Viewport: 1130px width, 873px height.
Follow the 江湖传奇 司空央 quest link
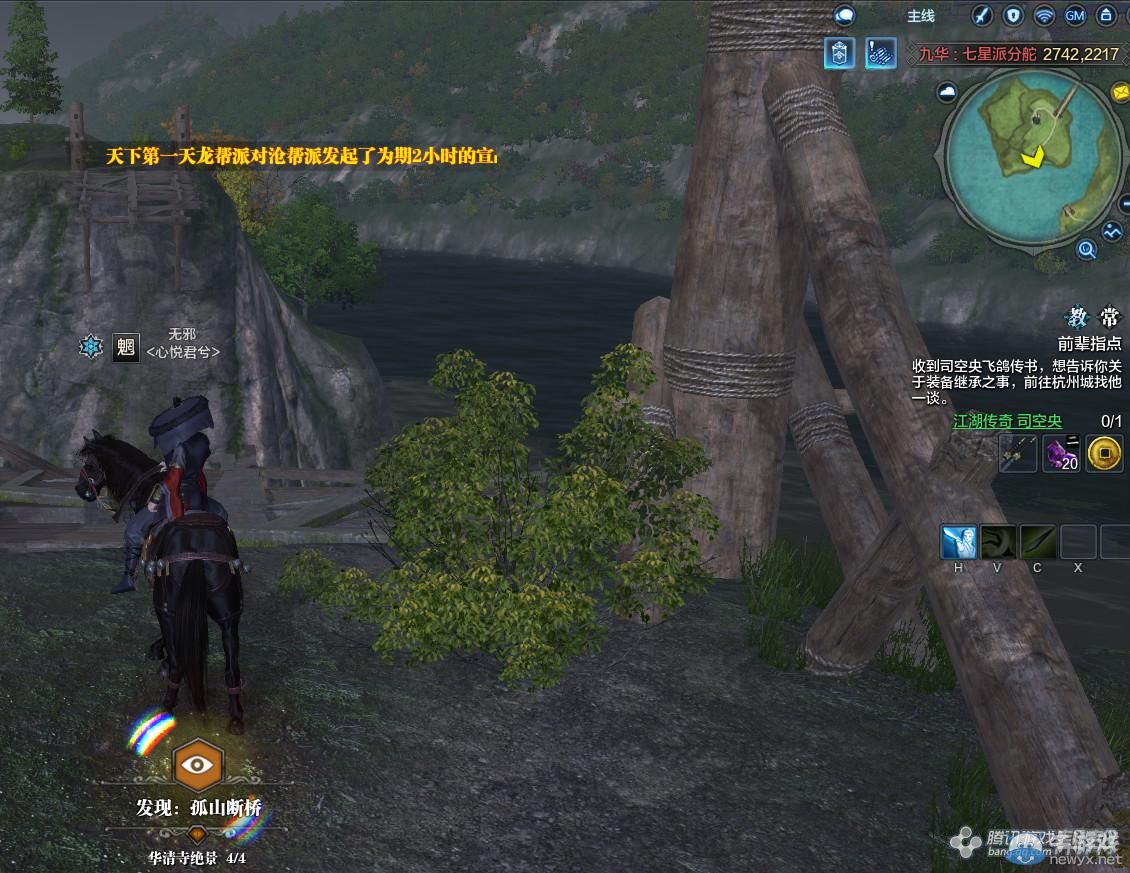pyautogui.click(x=1007, y=422)
